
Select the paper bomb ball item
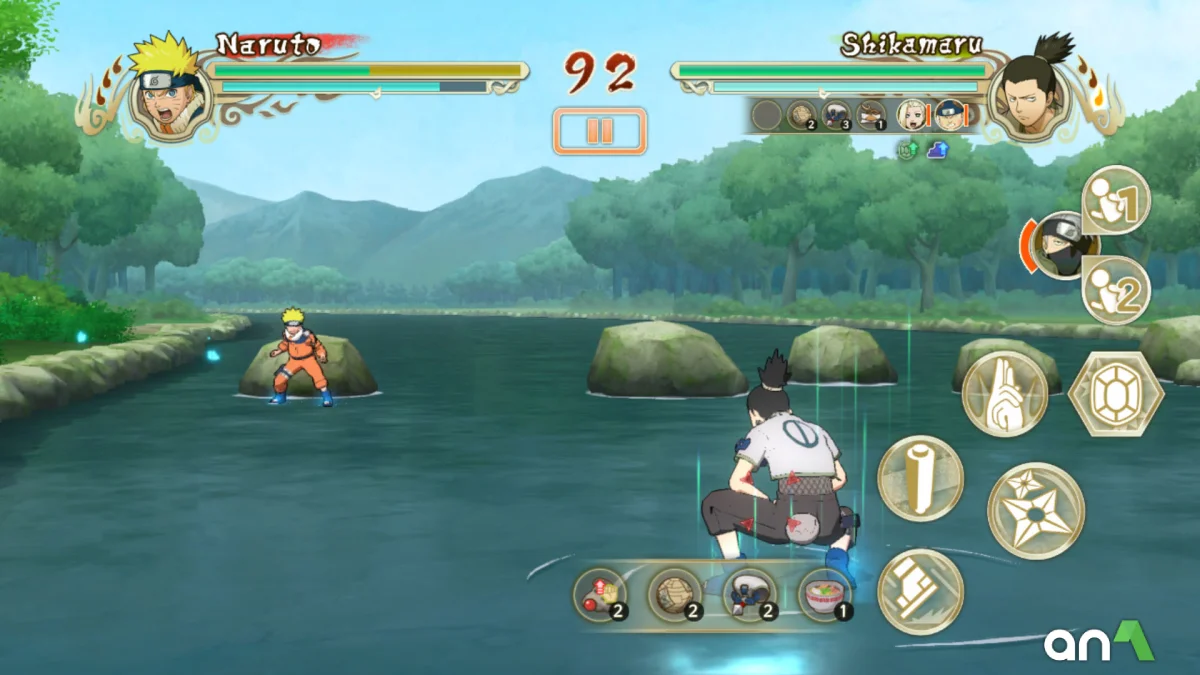coord(675,596)
